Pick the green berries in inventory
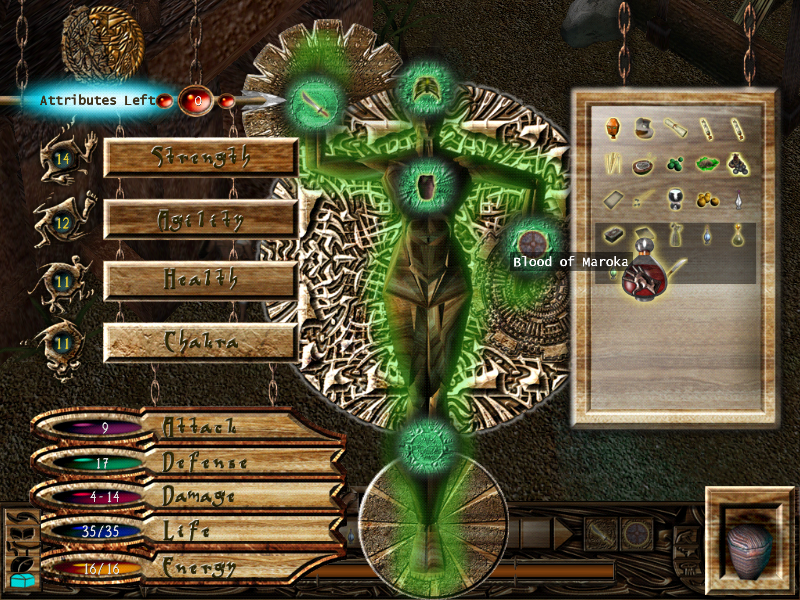800x600 pixels. pyautogui.click(x=675, y=163)
